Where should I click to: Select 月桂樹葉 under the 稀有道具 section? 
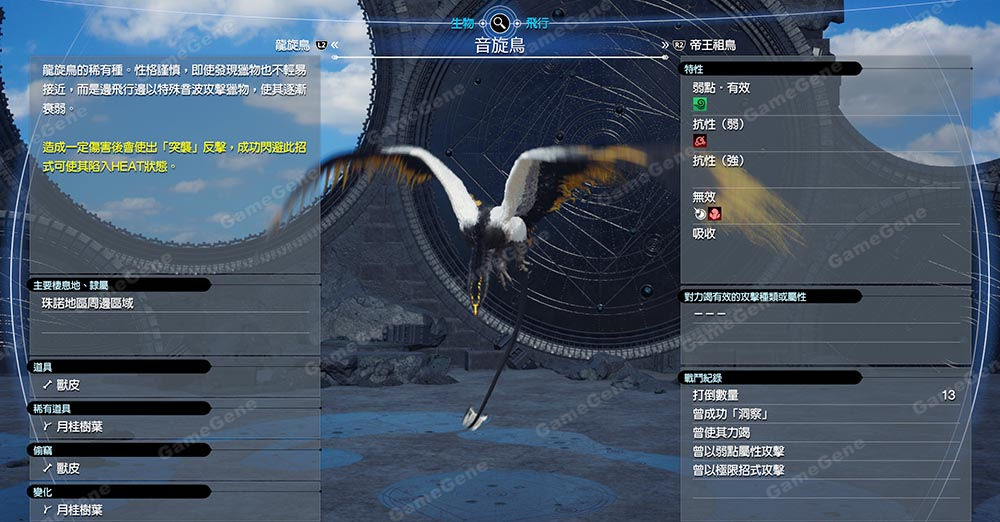80,427
